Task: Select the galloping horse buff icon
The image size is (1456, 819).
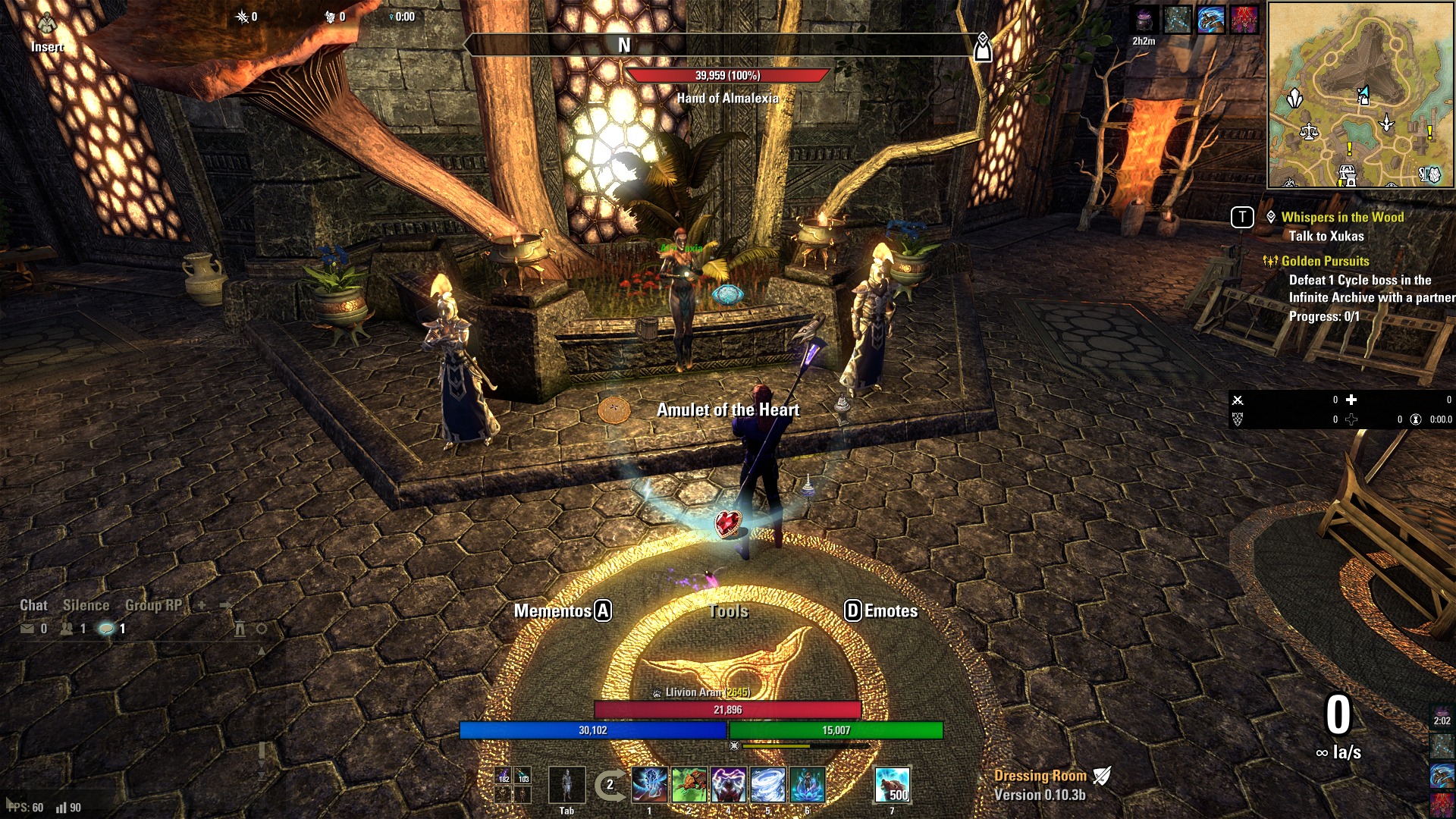Action: [x=1211, y=20]
